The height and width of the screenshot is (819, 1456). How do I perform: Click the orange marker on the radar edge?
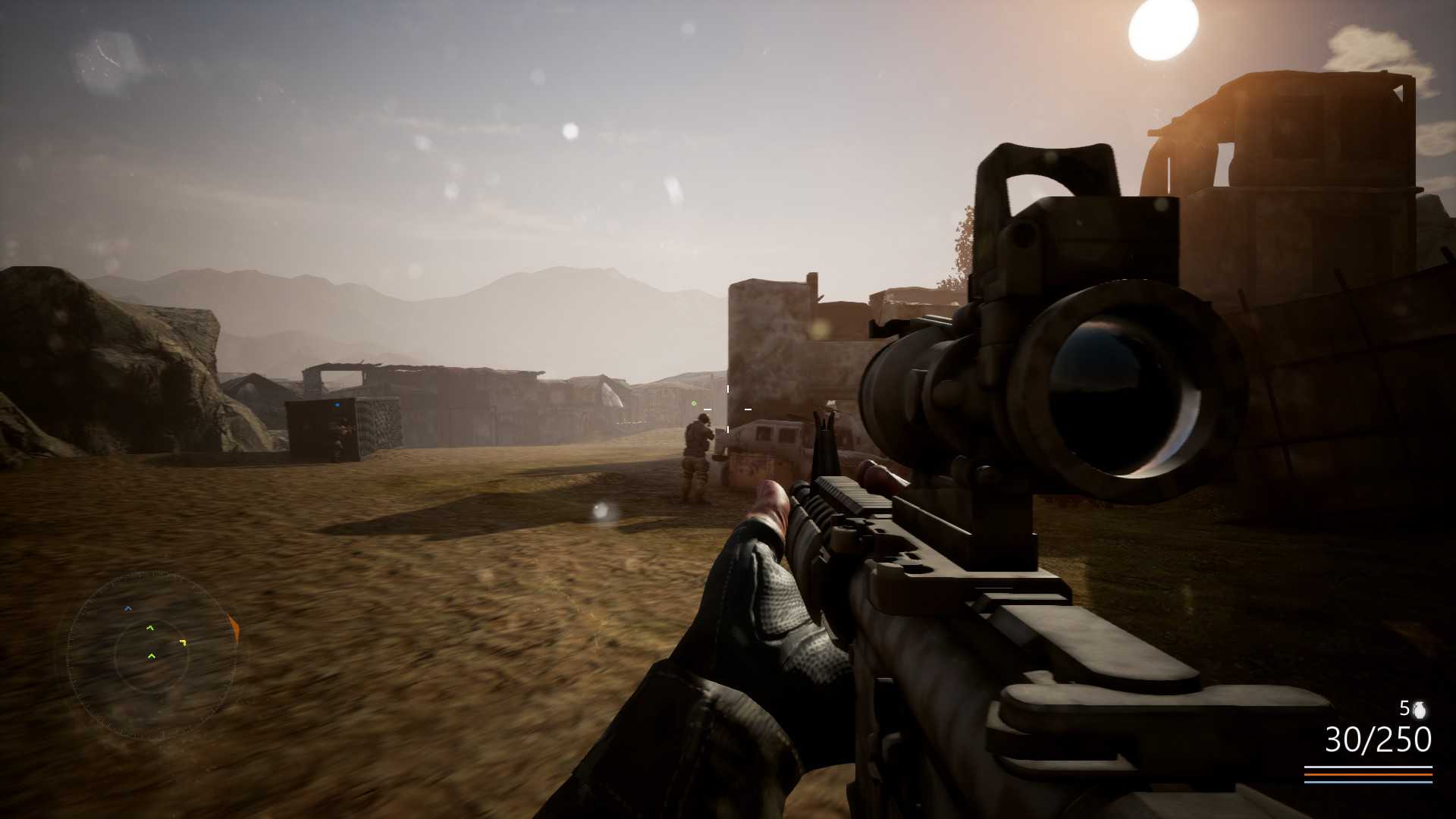(234, 628)
